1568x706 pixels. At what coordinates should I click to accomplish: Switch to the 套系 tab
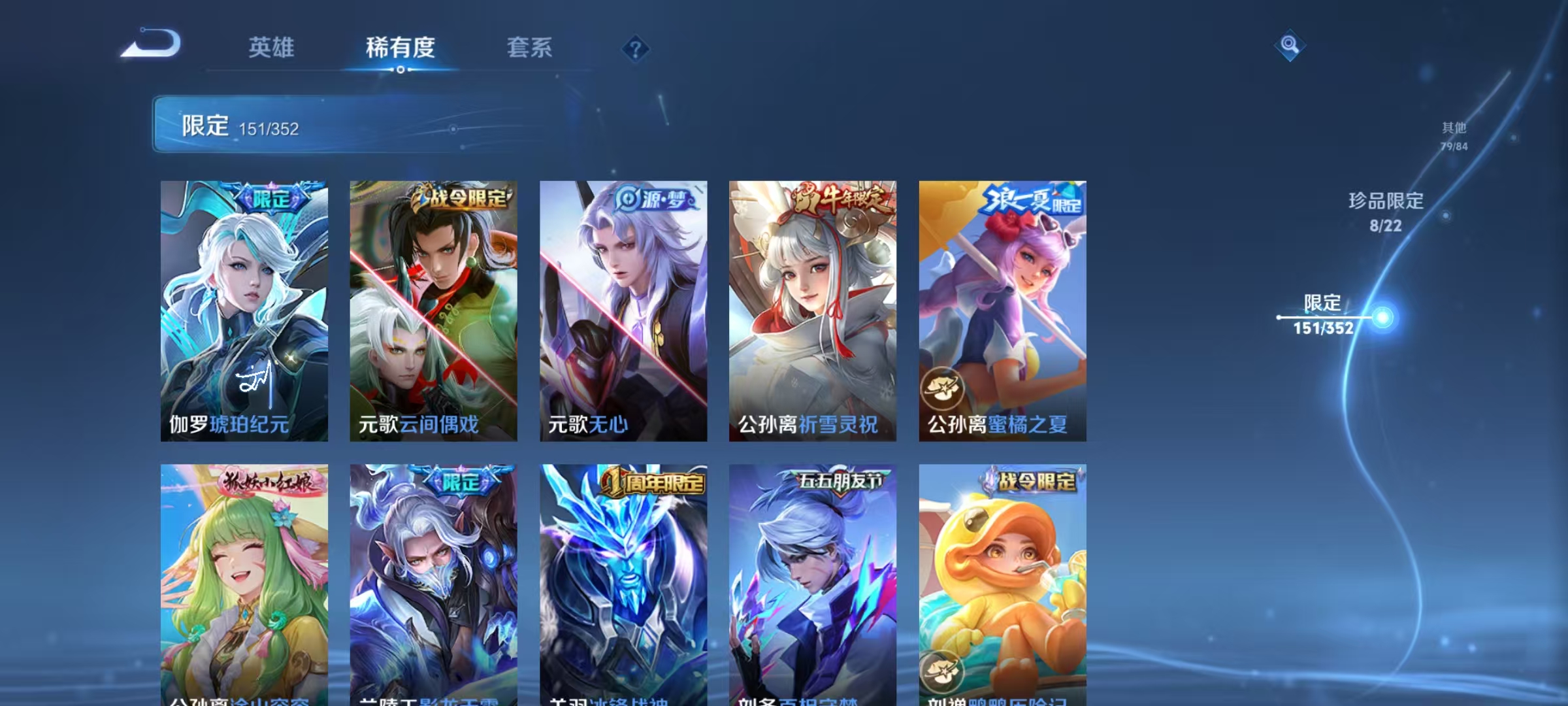click(x=529, y=47)
